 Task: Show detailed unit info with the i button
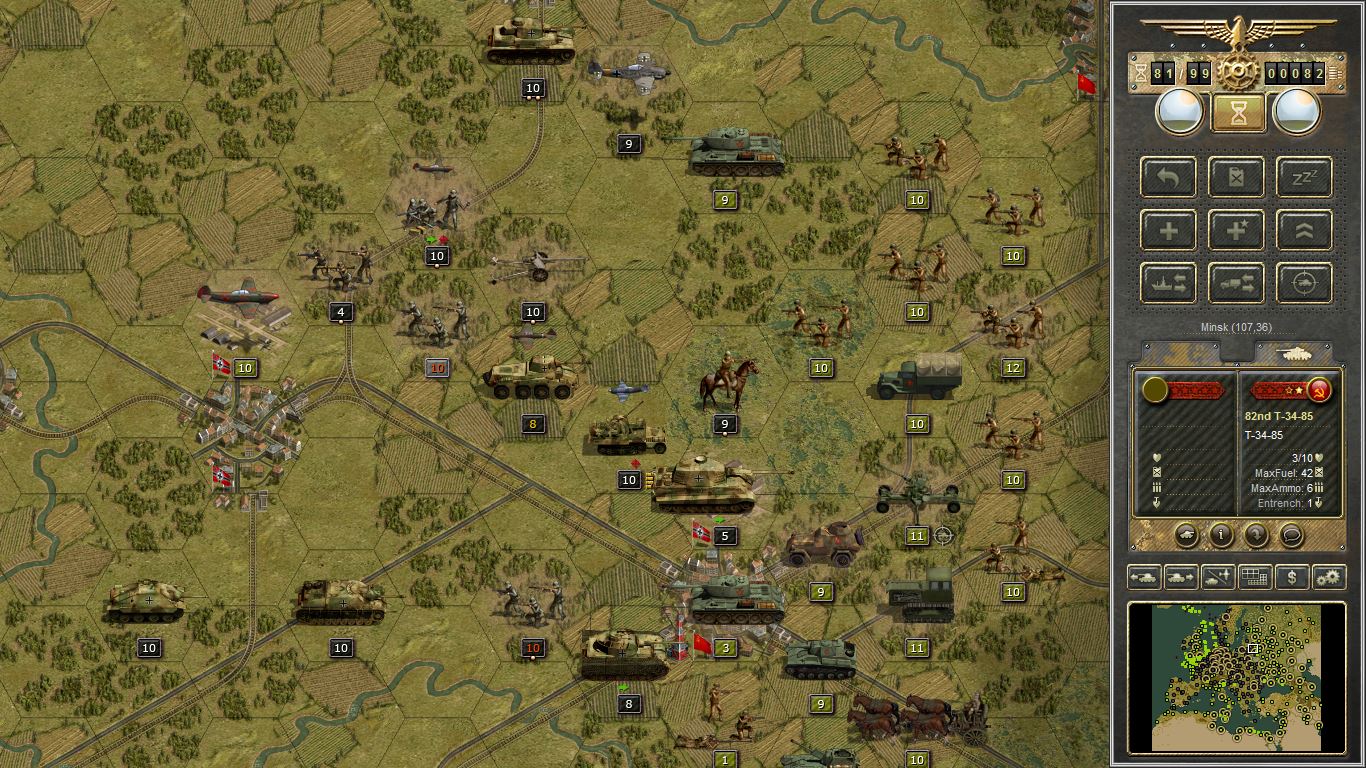pos(1221,536)
